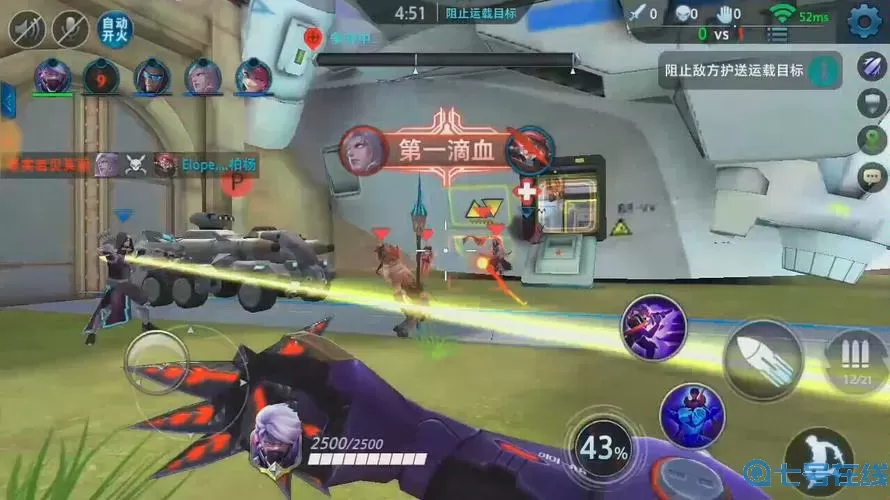The width and height of the screenshot is (890, 500).
Task: Tap the jumping figure button
Action: (x=819, y=461)
